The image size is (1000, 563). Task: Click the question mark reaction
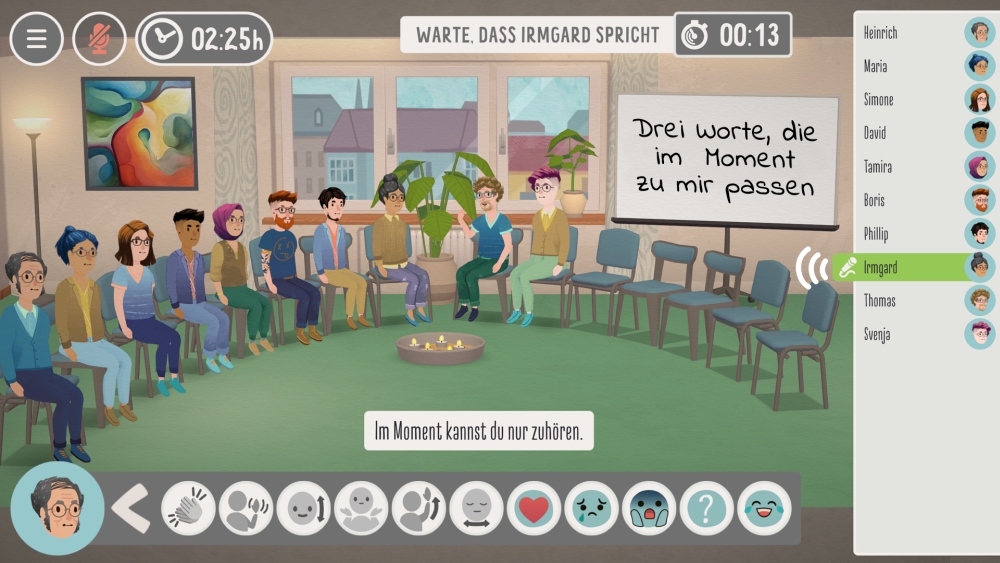coord(707,508)
